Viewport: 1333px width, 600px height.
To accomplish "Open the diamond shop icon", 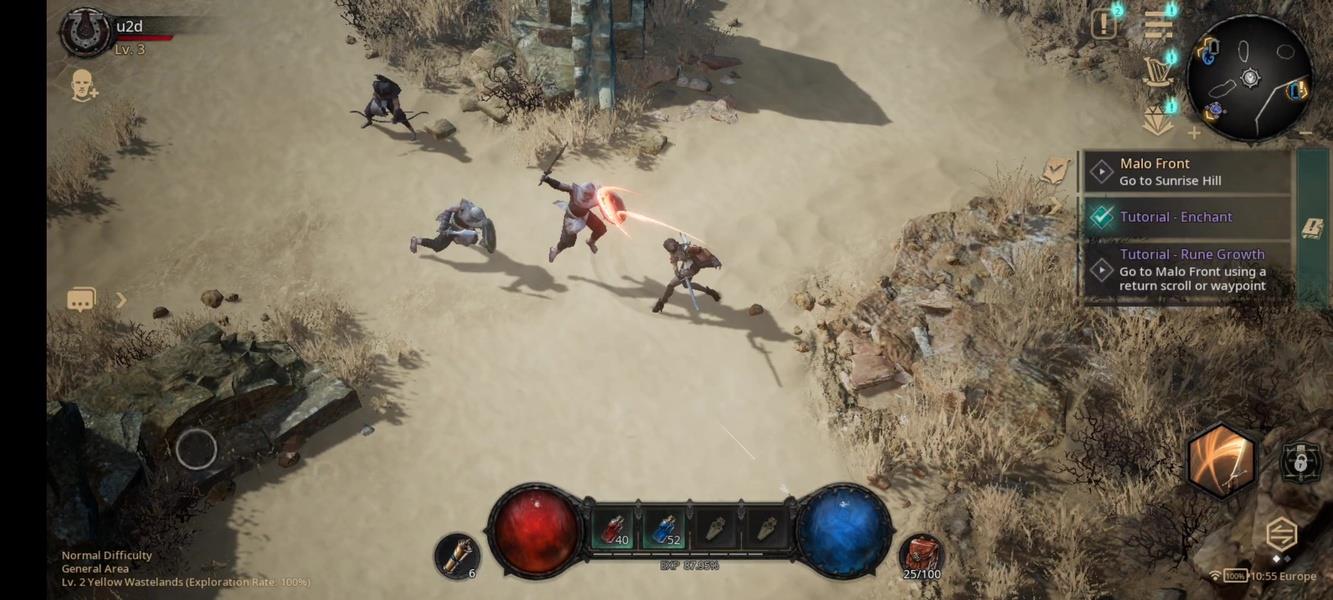I will point(1158,120).
